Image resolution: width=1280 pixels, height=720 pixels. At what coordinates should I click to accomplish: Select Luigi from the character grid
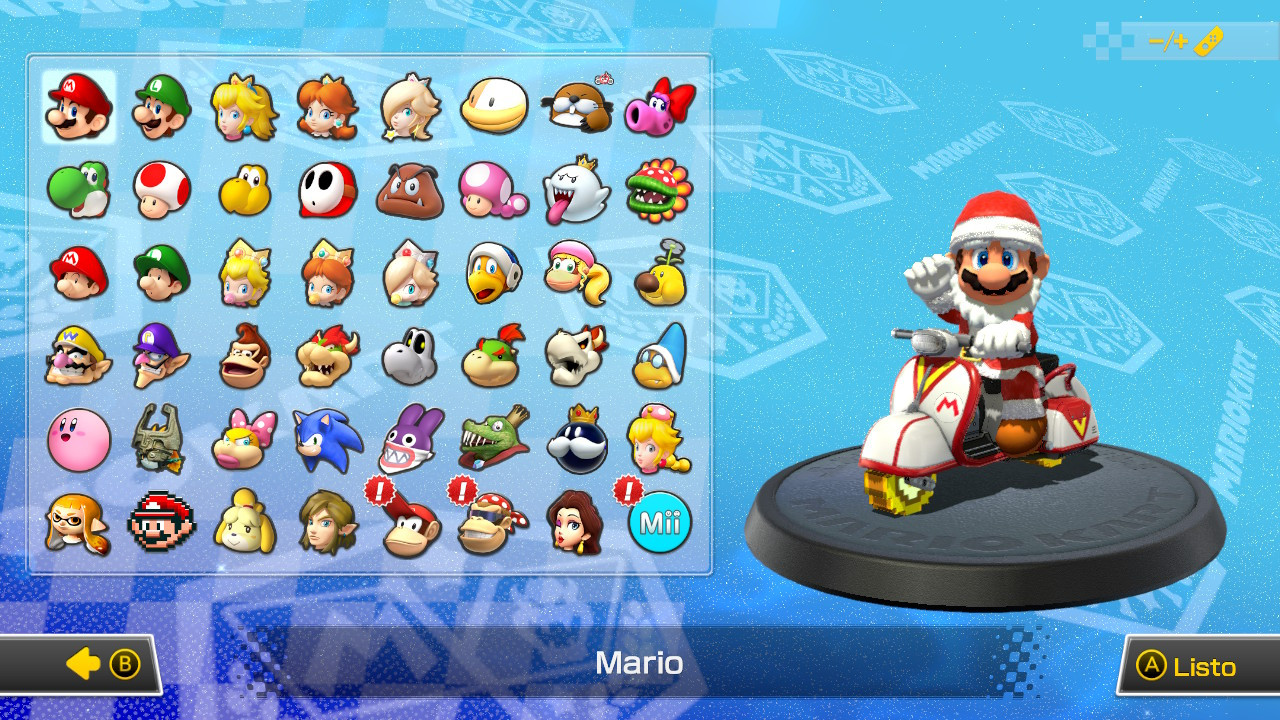(162, 105)
